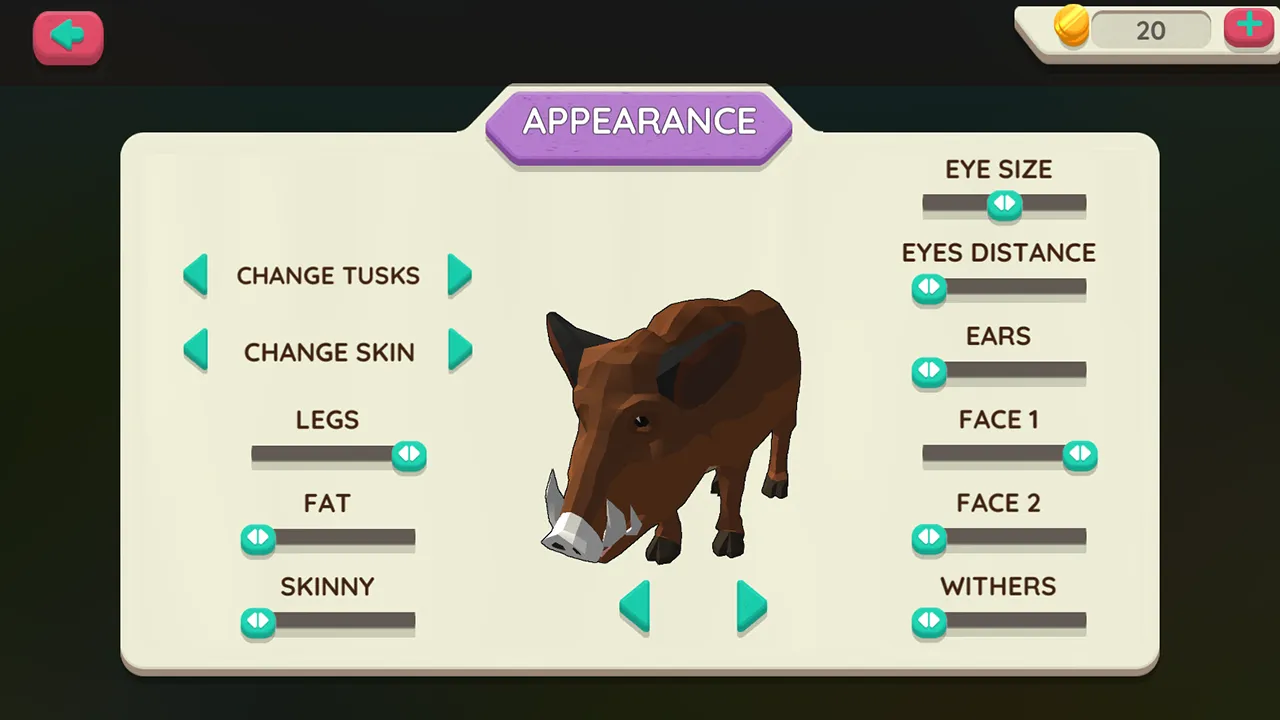Click the LEGS slider handle
This screenshot has height=720, width=1280.
click(409, 455)
